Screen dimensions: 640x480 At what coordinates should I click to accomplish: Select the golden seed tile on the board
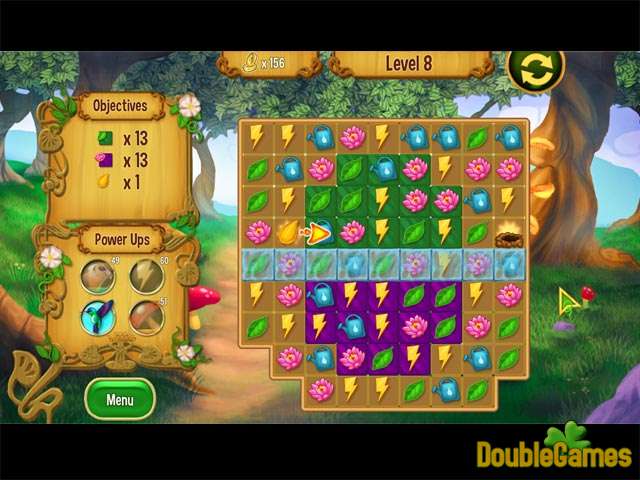click(x=288, y=232)
